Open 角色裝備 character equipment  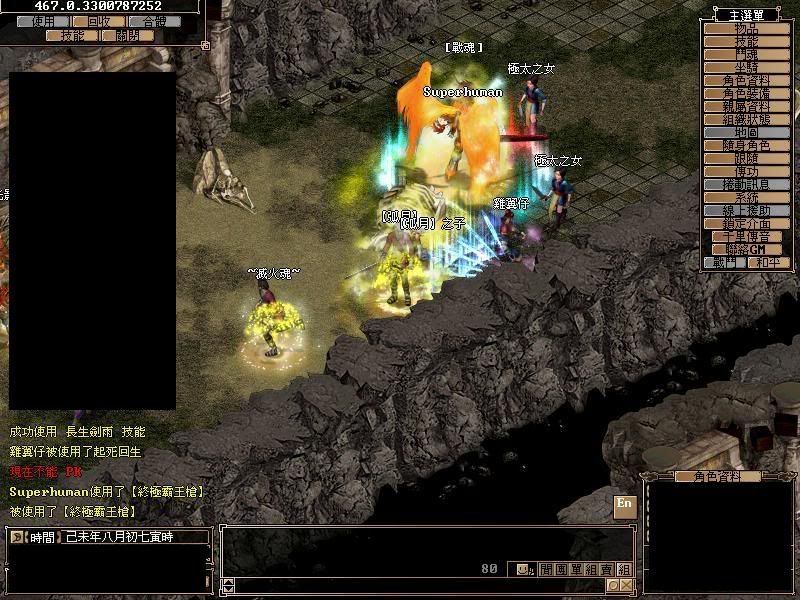pyautogui.click(x=746, y=93)
